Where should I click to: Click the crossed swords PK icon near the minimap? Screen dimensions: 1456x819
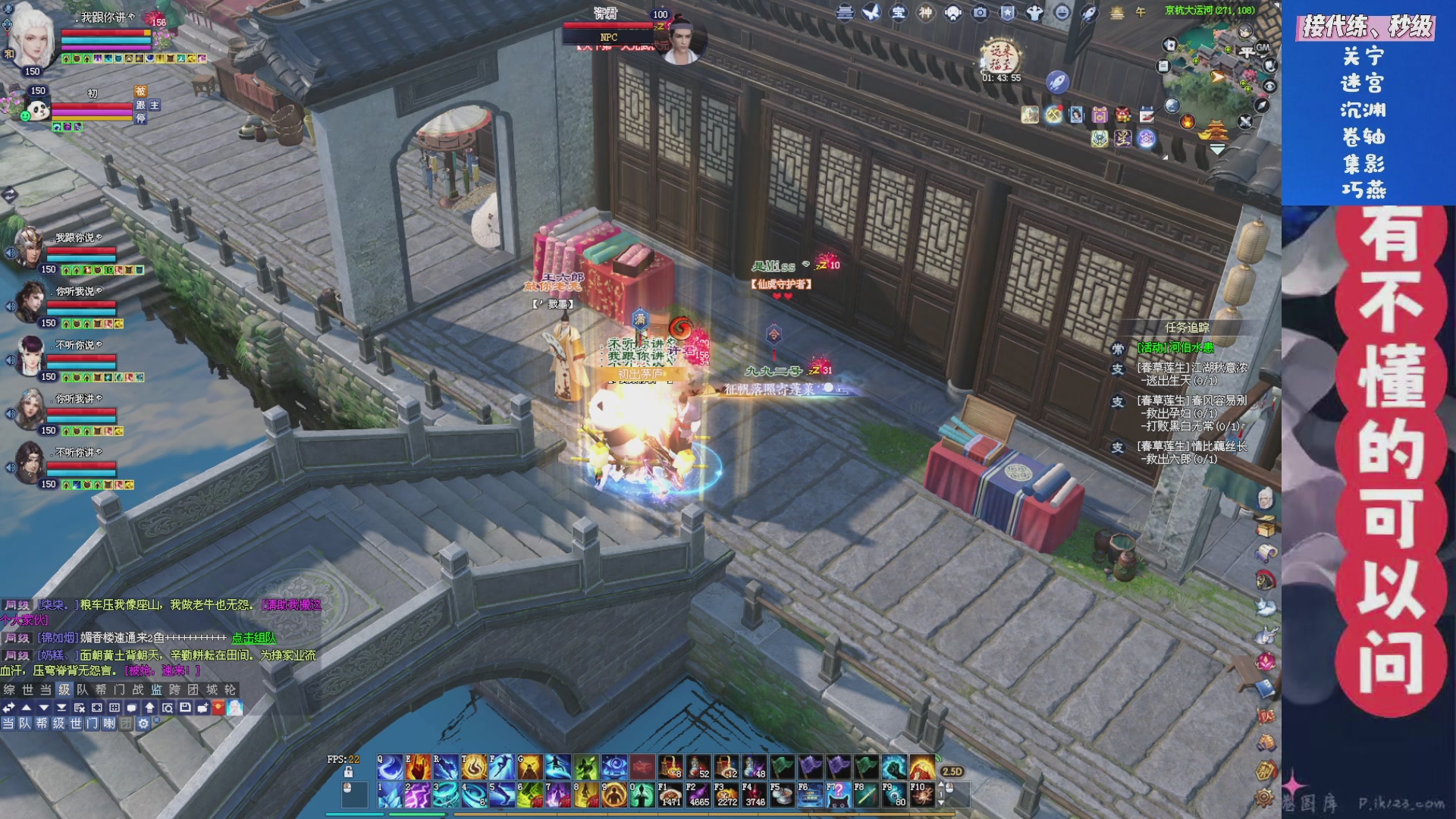click(1247, 122)
